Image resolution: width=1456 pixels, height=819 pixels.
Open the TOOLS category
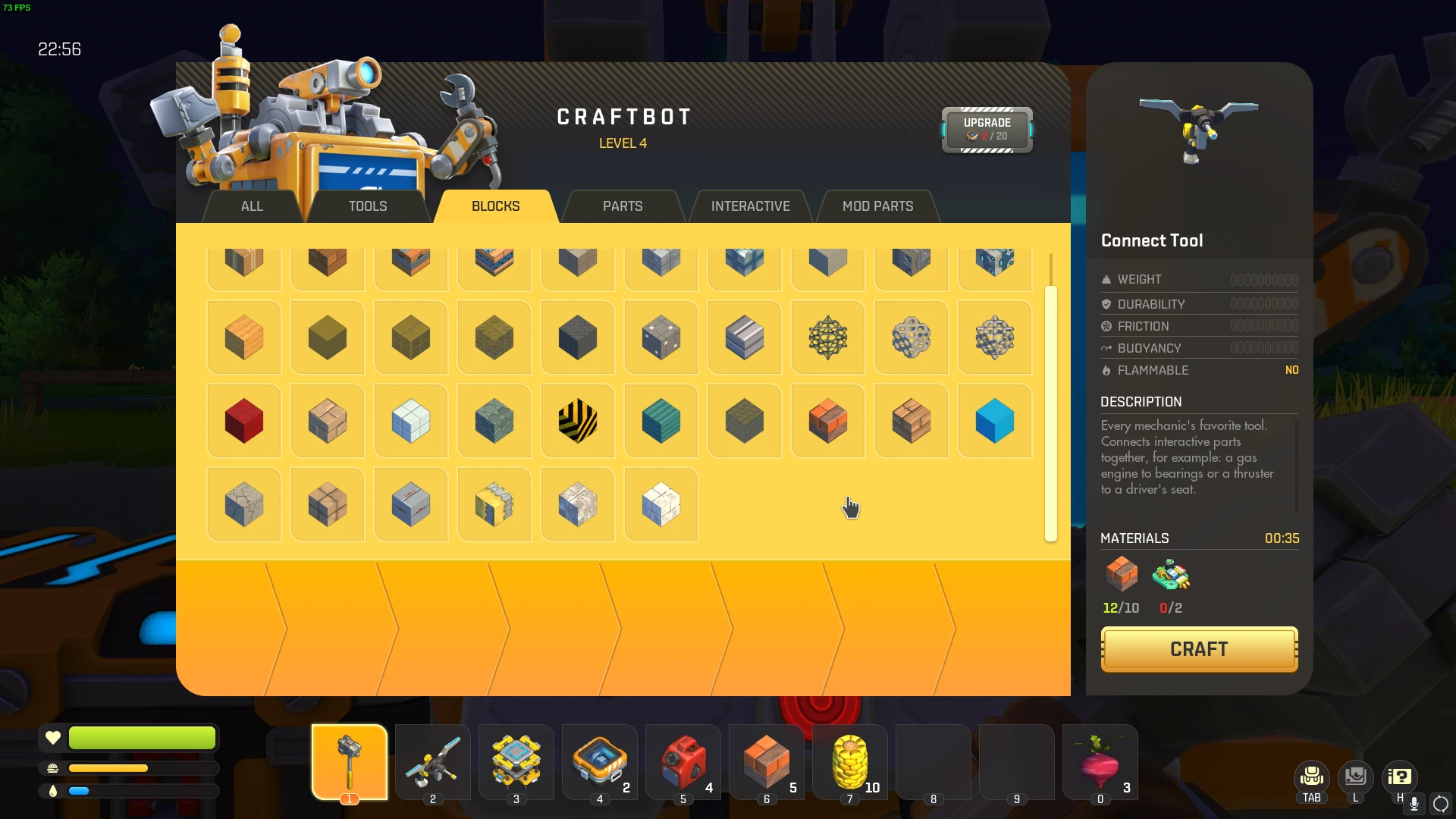369,206
